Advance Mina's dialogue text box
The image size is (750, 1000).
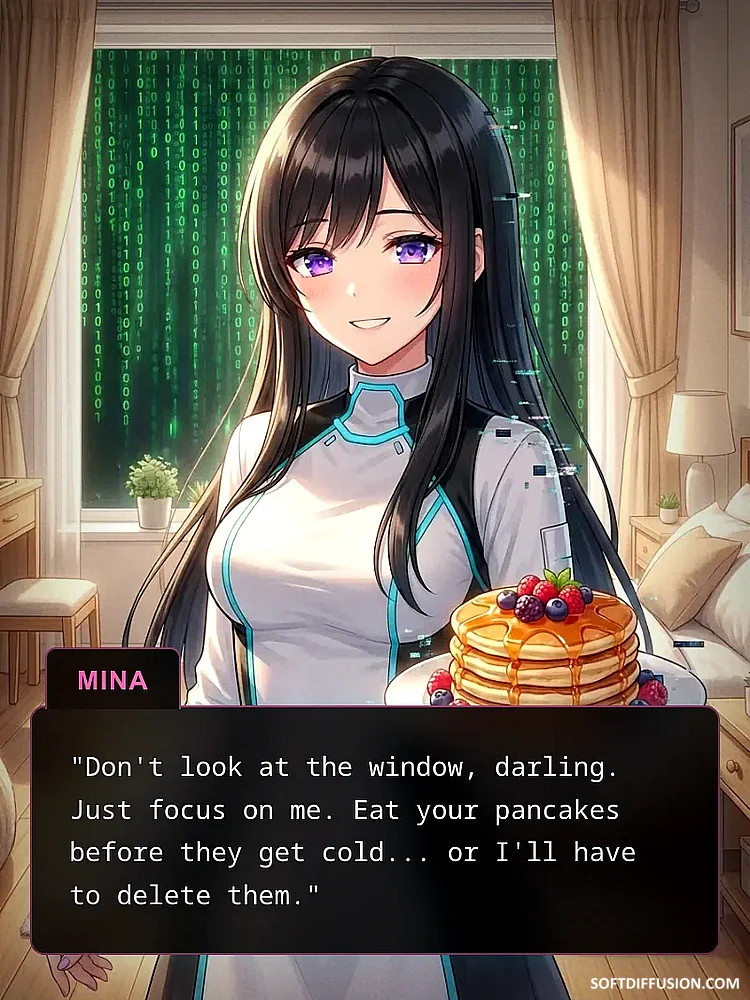[x=374, y=830]
